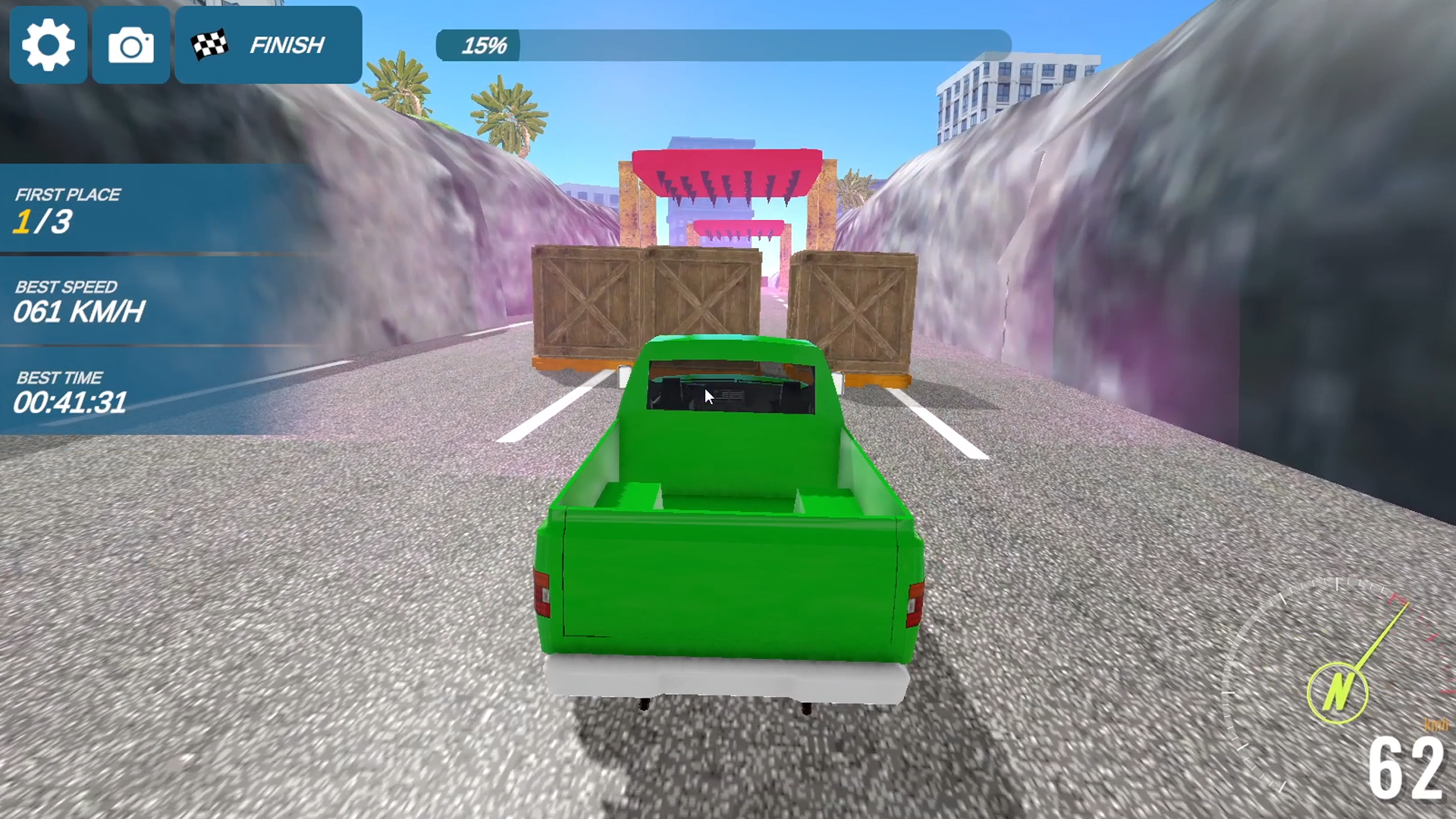Click the progress bar fill indicator
Image resolution: width=1456 pixels, height=819 pixels.
point(478,45)
